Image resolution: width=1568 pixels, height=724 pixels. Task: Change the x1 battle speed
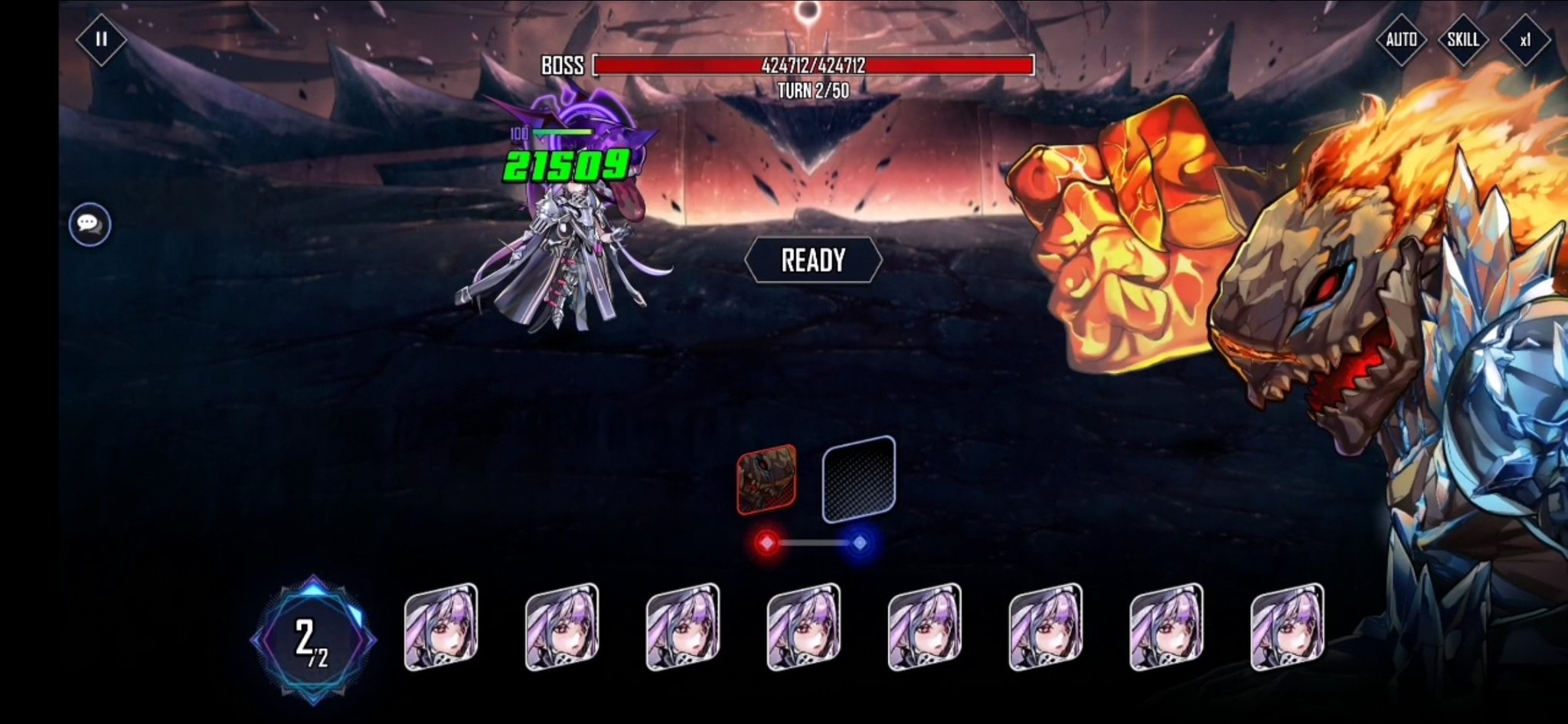tap(1524, 39)
